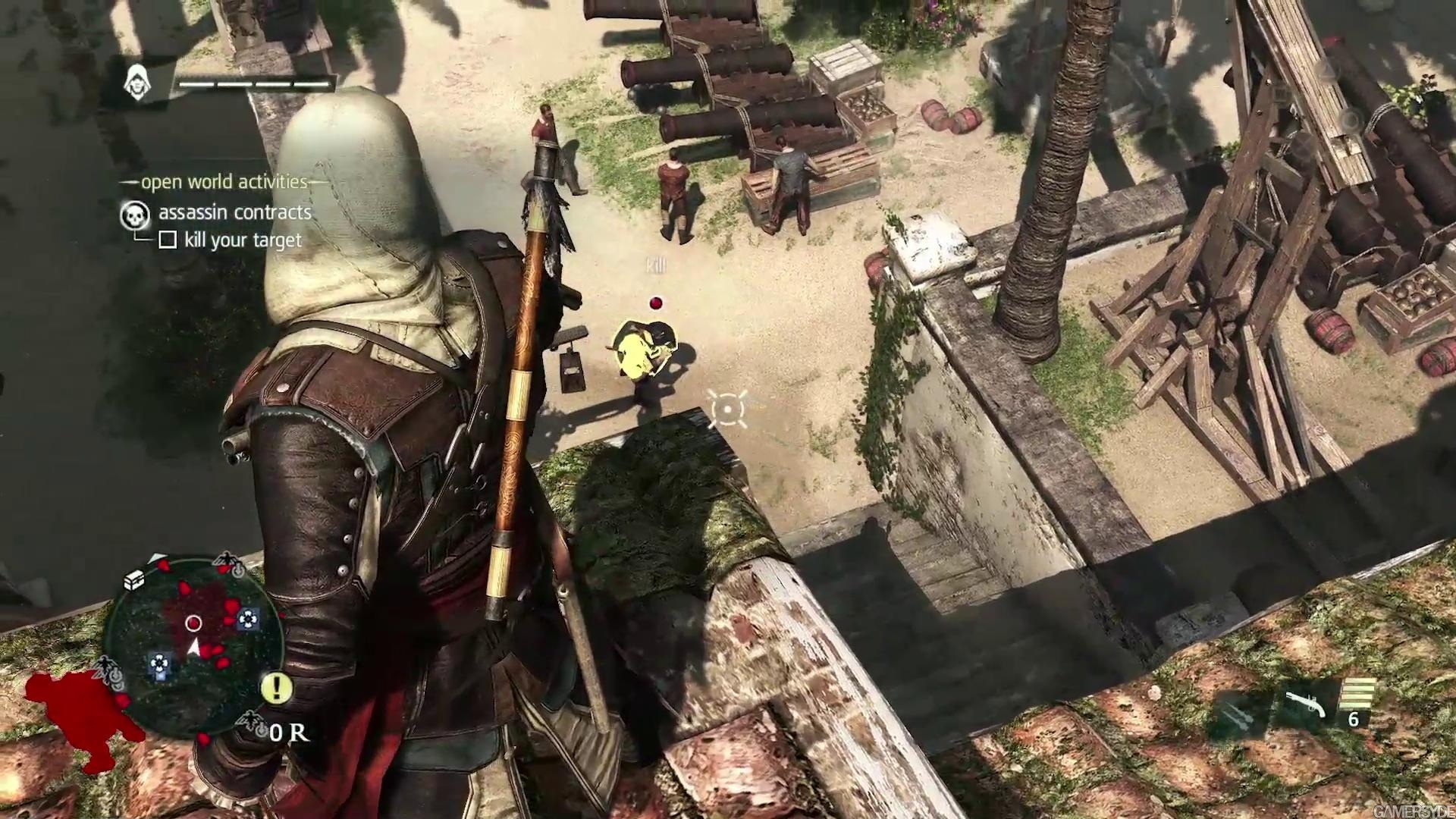Tick the 'kill your target' objective checkbox

168,240
